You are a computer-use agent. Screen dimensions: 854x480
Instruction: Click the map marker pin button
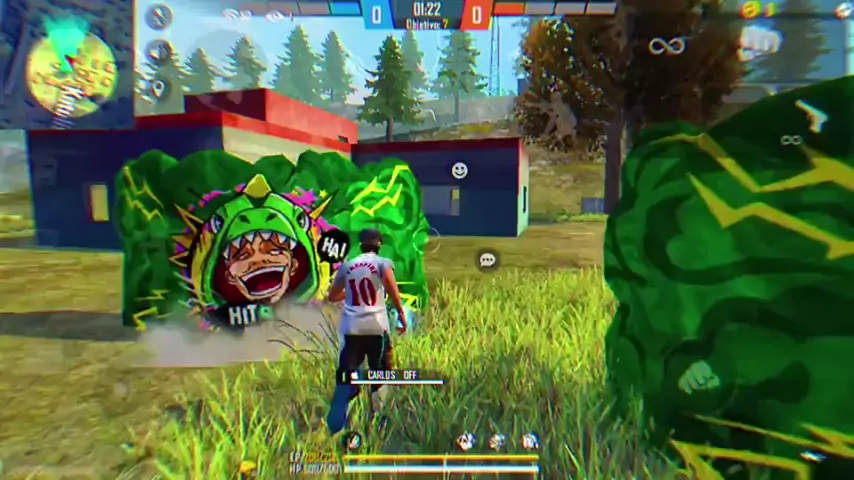point(158,87)
